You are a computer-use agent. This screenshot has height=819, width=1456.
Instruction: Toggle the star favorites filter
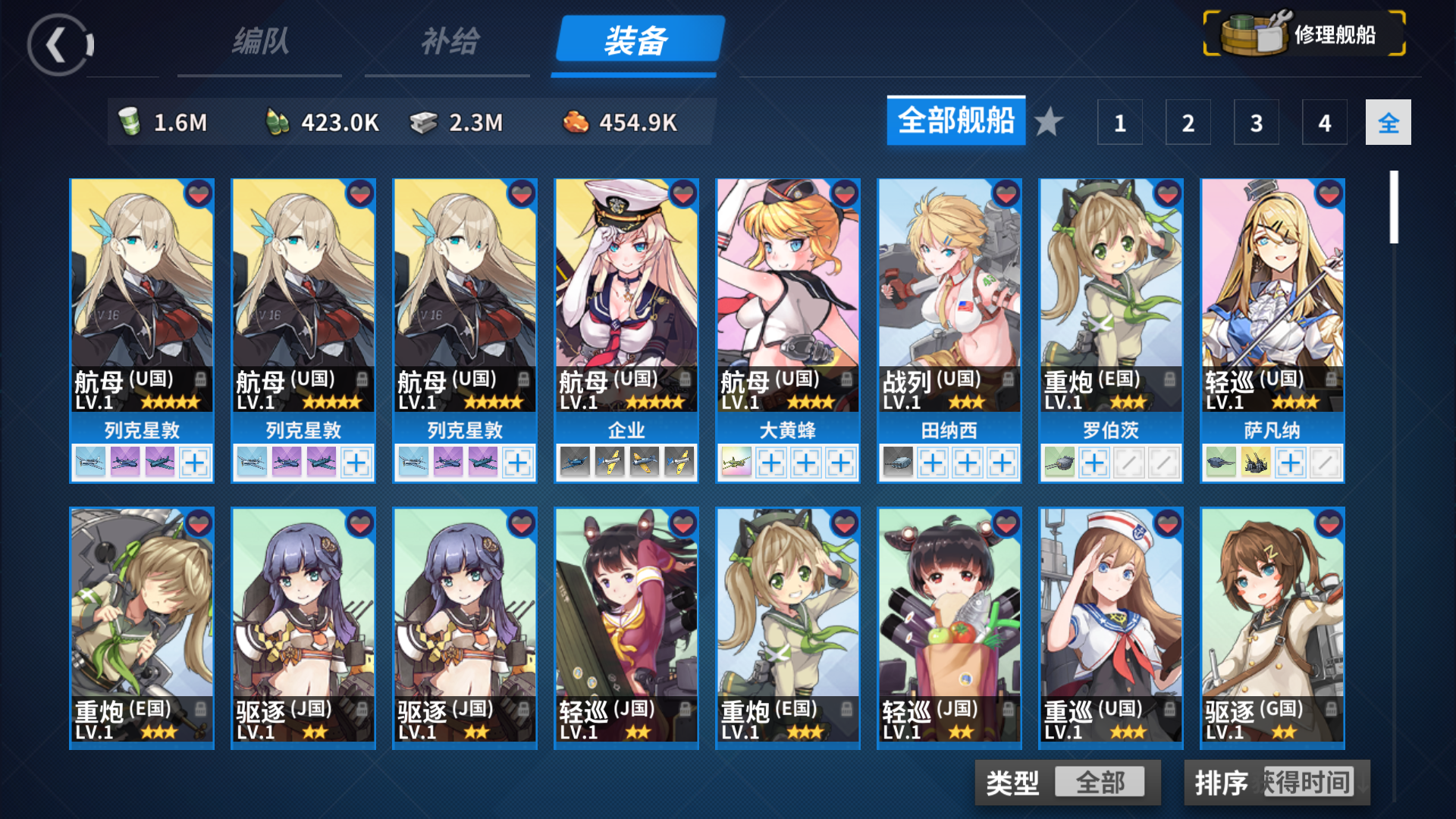click(x=1050, y=121)
